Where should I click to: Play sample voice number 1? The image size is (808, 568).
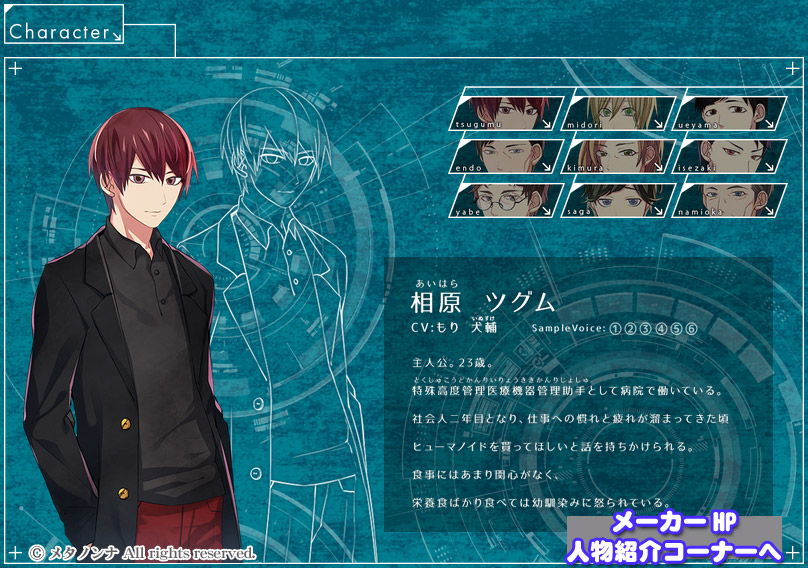[616, 329]
